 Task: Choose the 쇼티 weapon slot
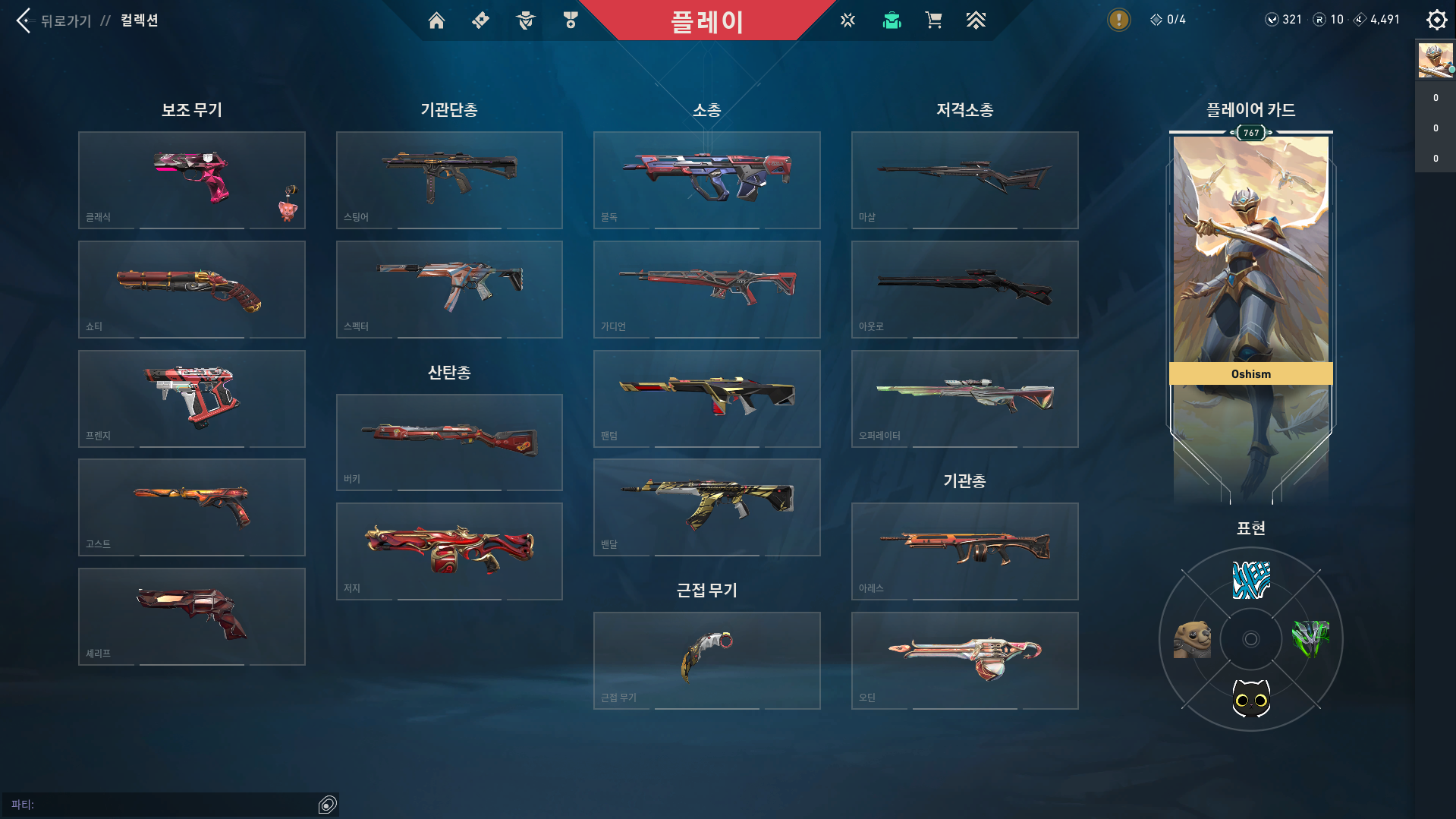tap(192, 289)
